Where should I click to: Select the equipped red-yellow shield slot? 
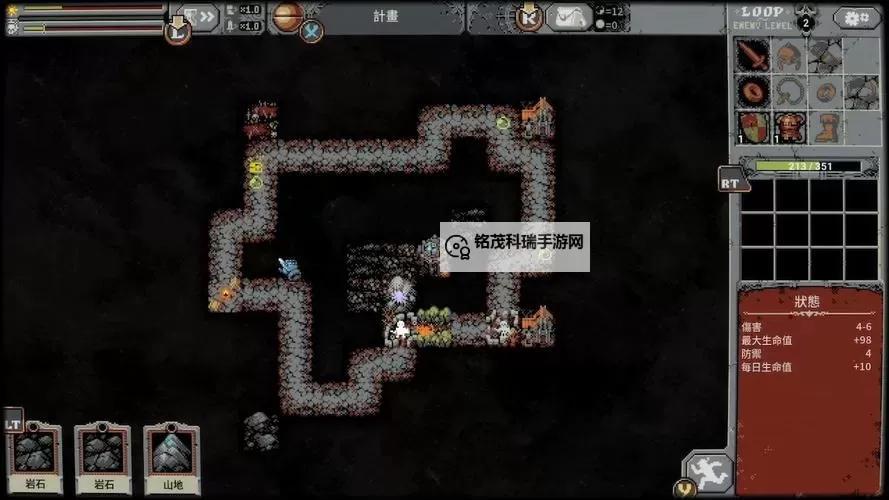(754, 127)
